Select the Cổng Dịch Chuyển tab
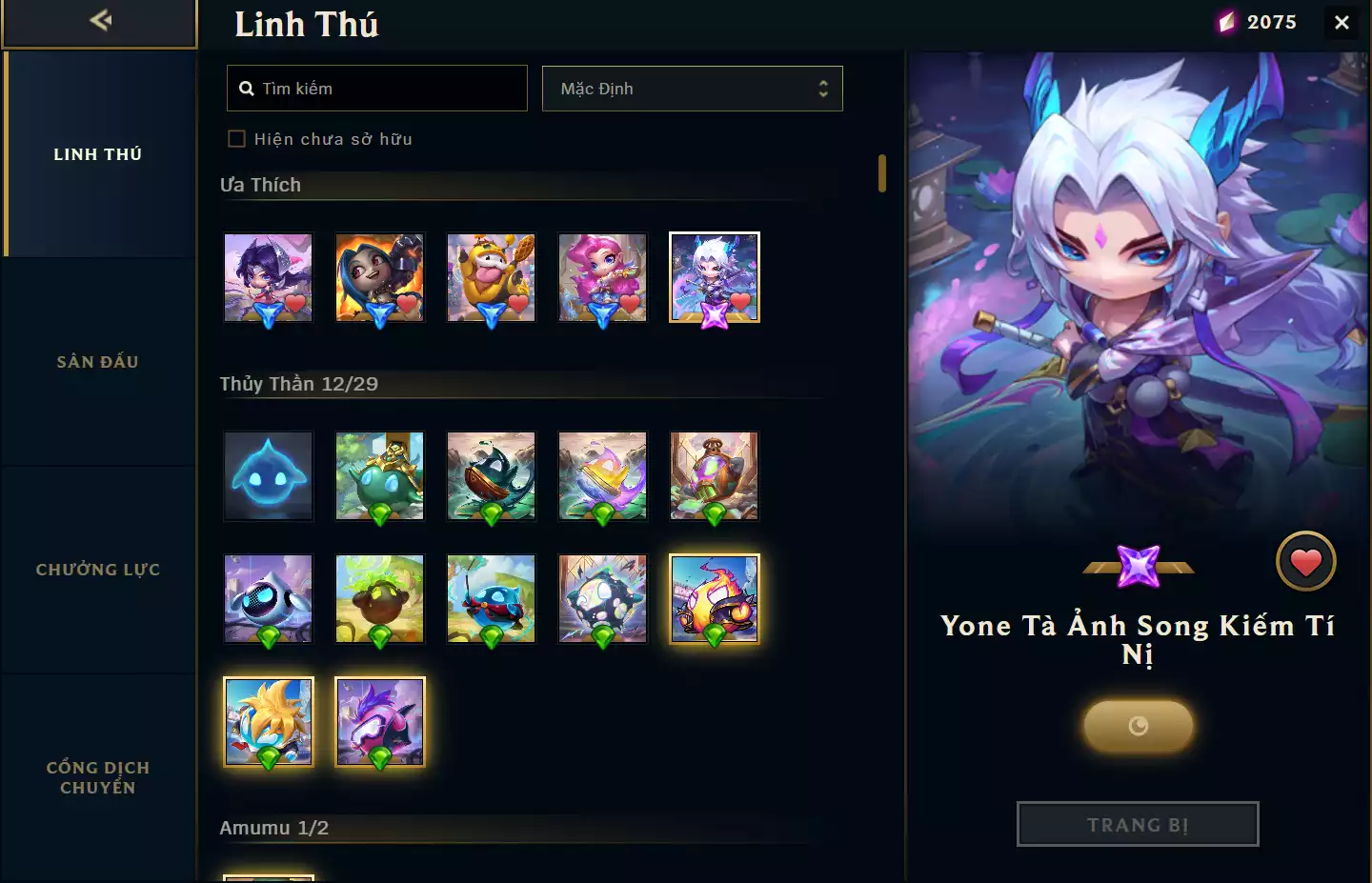 (98, 777)
